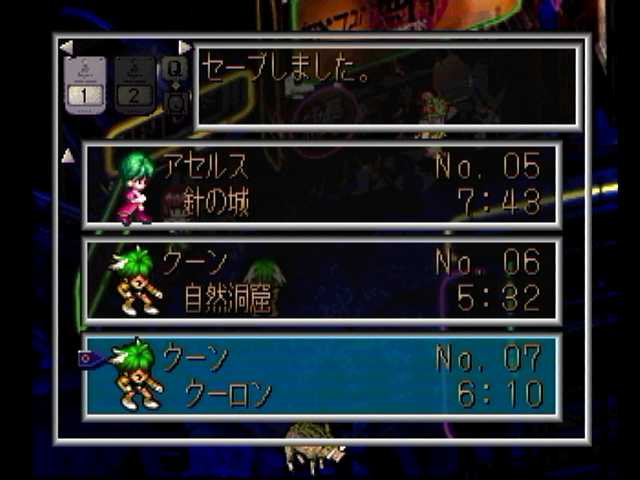Click the right arrow above the memory cards
Image resolution: width=640 pixels, height=480 pixels.
[184, 47]
